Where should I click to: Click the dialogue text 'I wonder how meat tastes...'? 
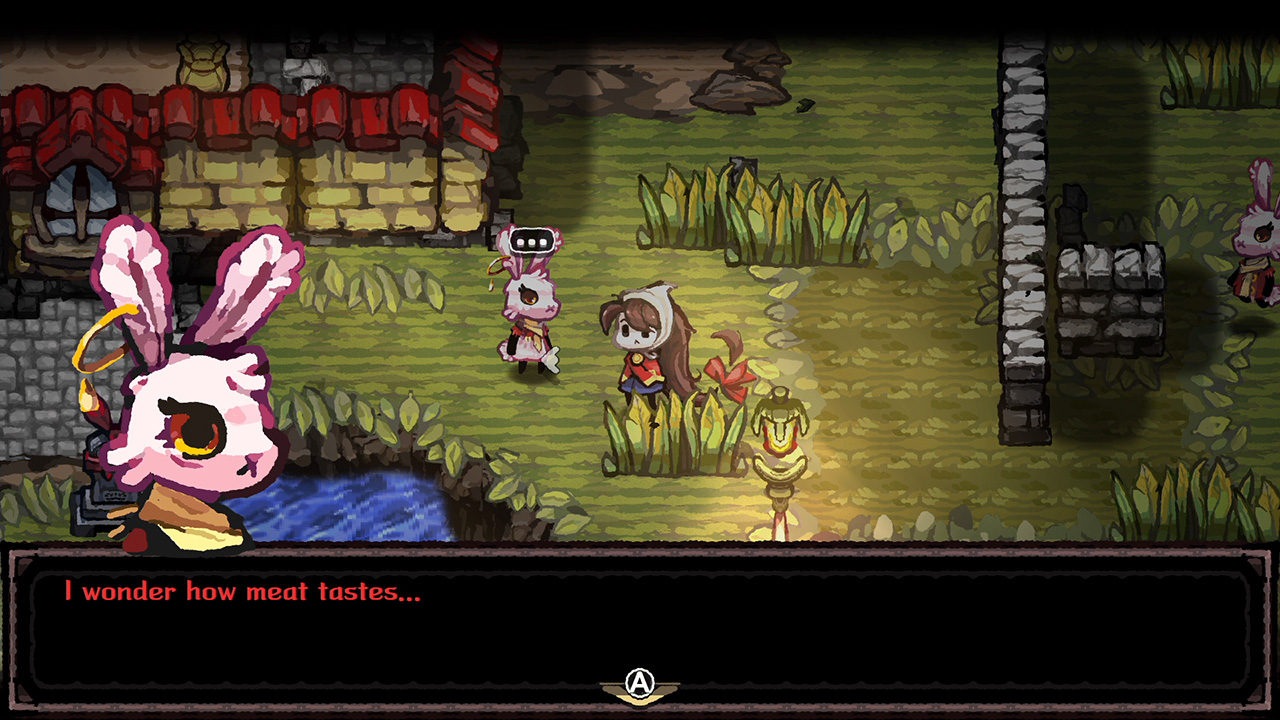point(243,591)
